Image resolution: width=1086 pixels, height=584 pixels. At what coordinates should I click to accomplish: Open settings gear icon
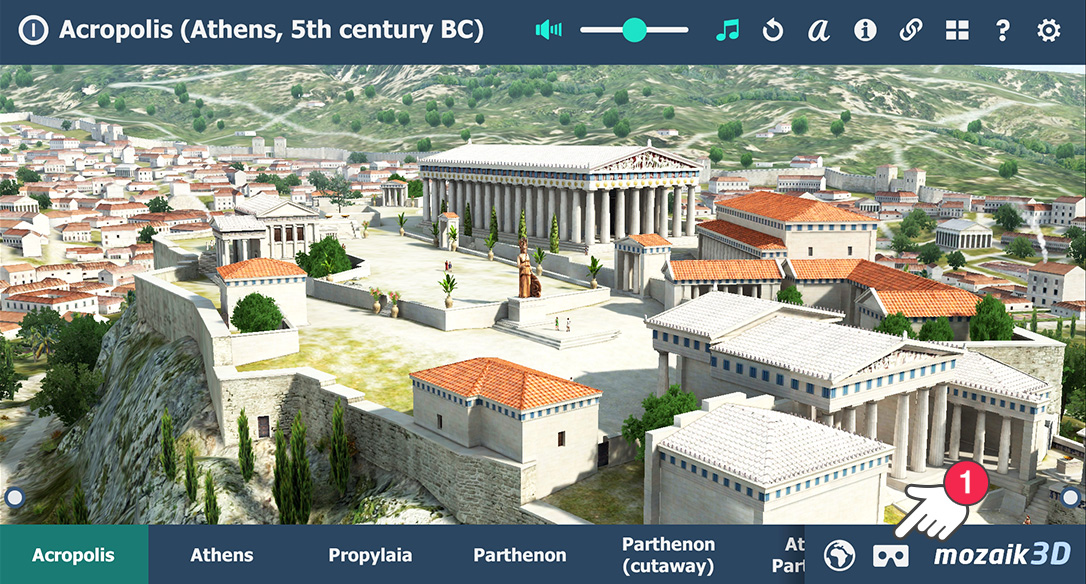coord(1048,30)
